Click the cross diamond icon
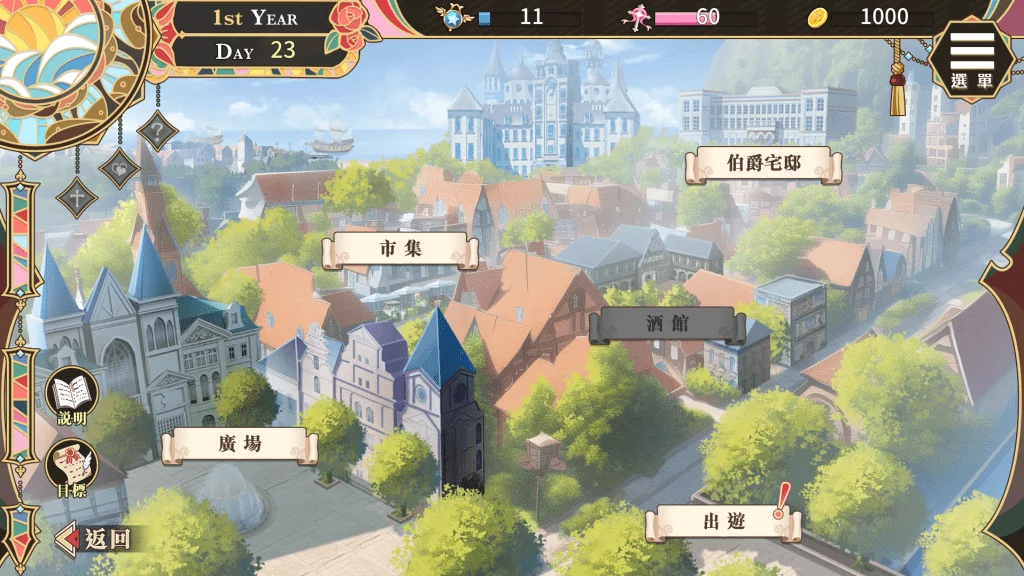The height and width of the screenshot is (576, 1024). pyautogui.click(x=76, y=196)
